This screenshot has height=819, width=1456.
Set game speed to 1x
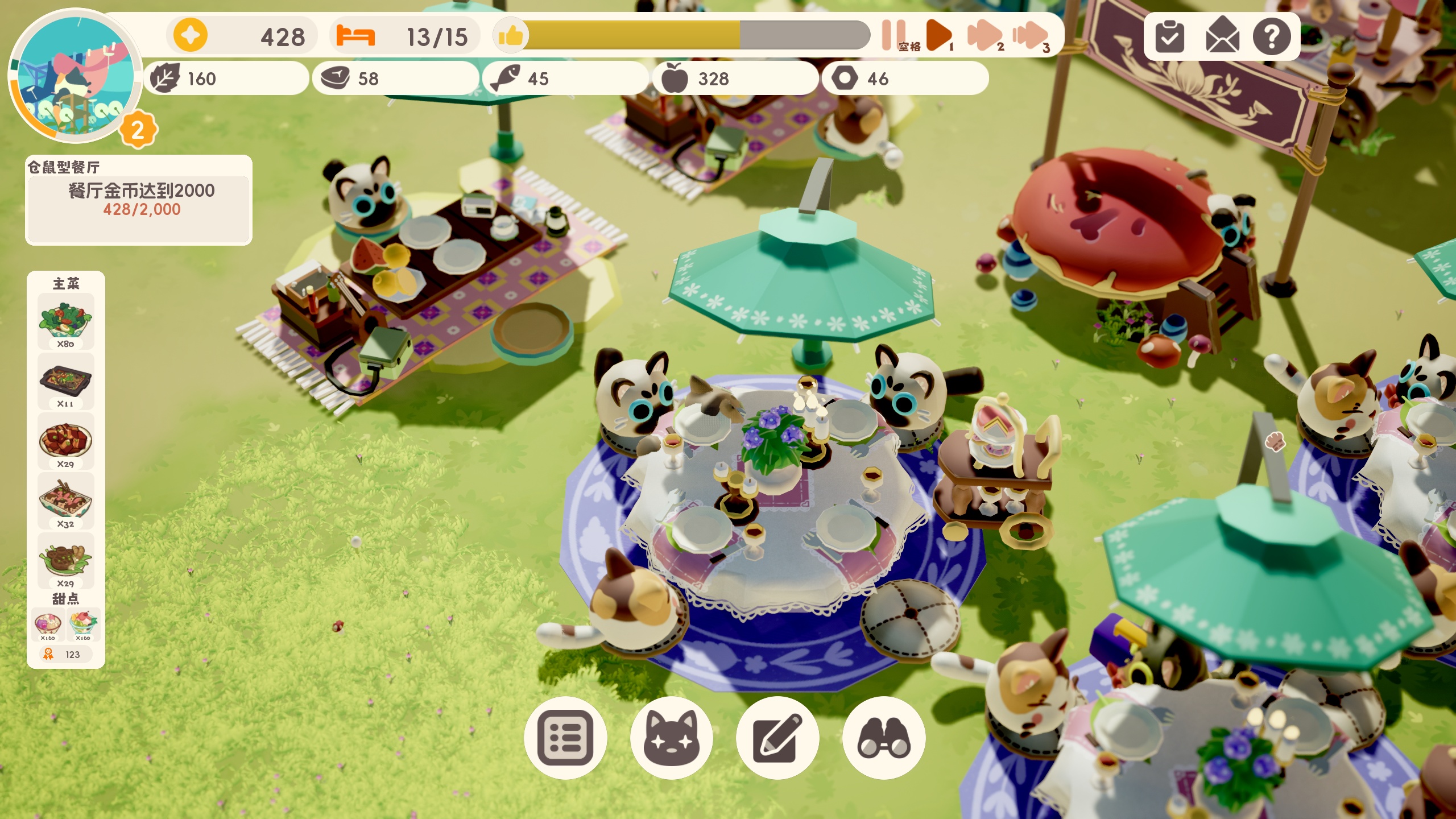938,35
